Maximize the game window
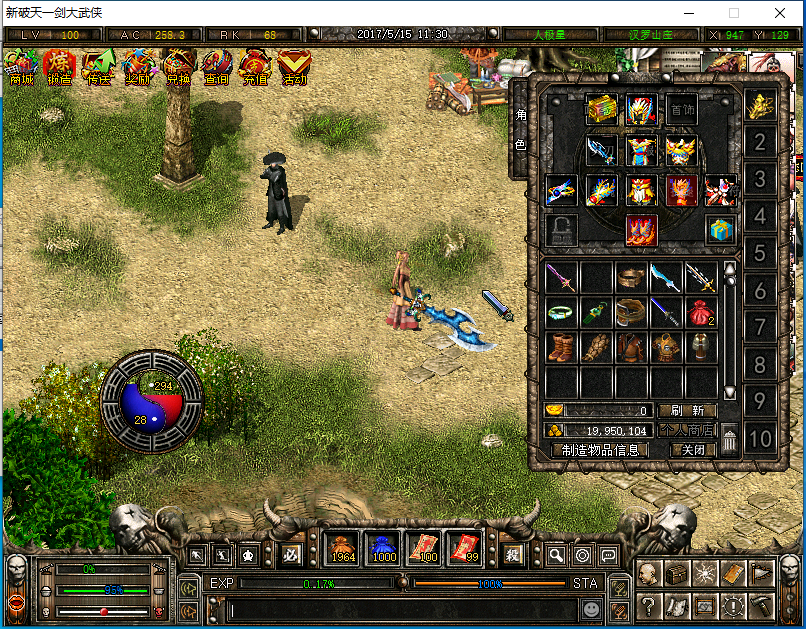 [x=734, y=14]
